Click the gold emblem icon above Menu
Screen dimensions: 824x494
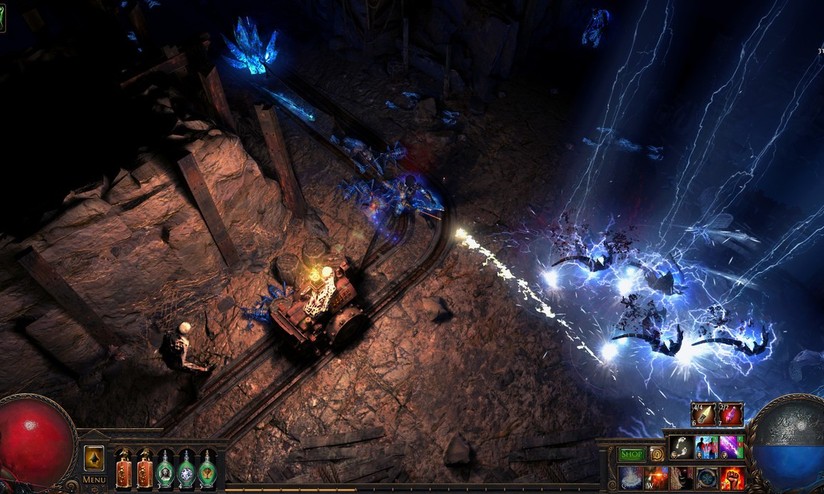94,458
